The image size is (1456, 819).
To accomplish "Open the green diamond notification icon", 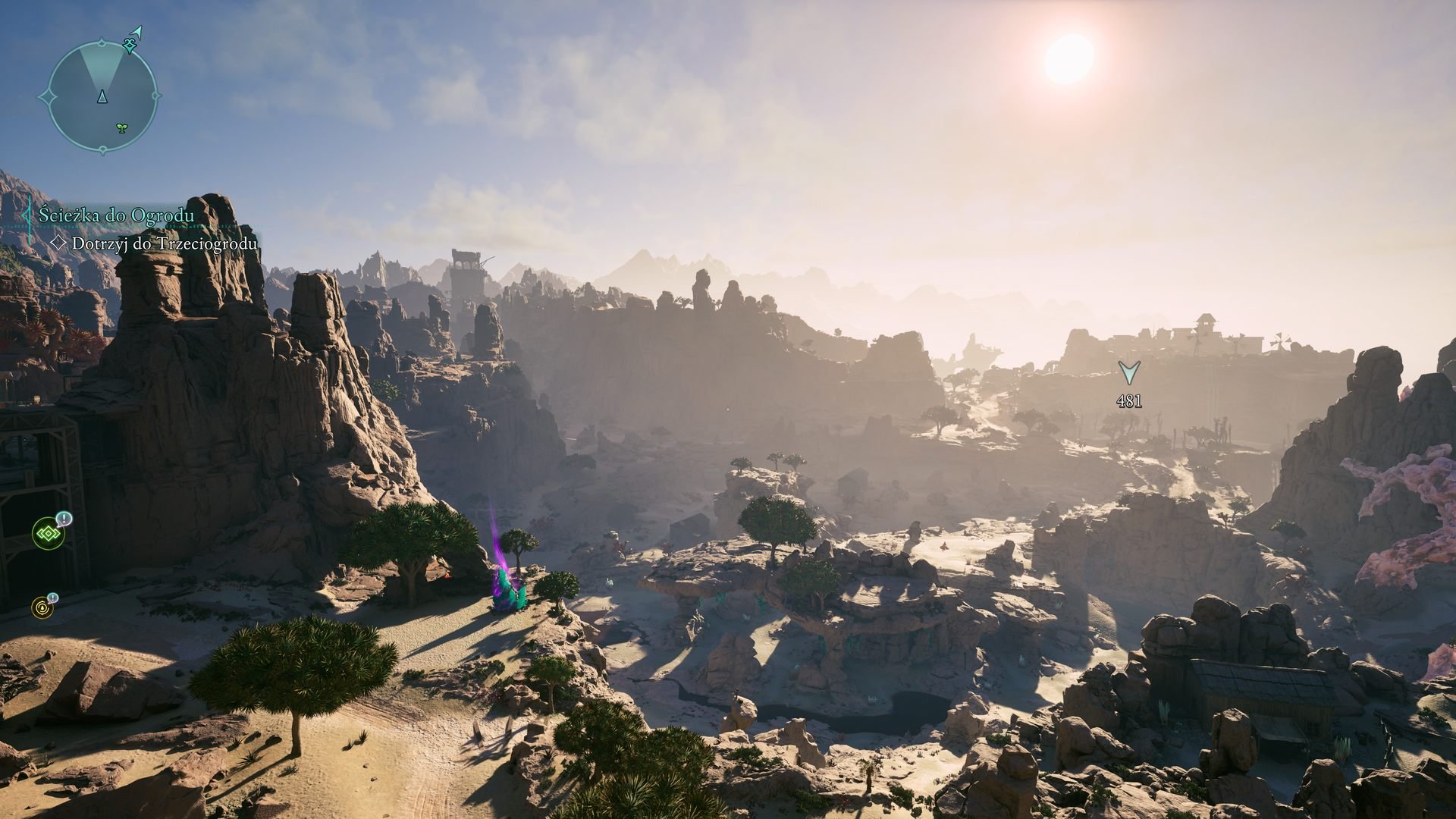I will coord(49,535).
